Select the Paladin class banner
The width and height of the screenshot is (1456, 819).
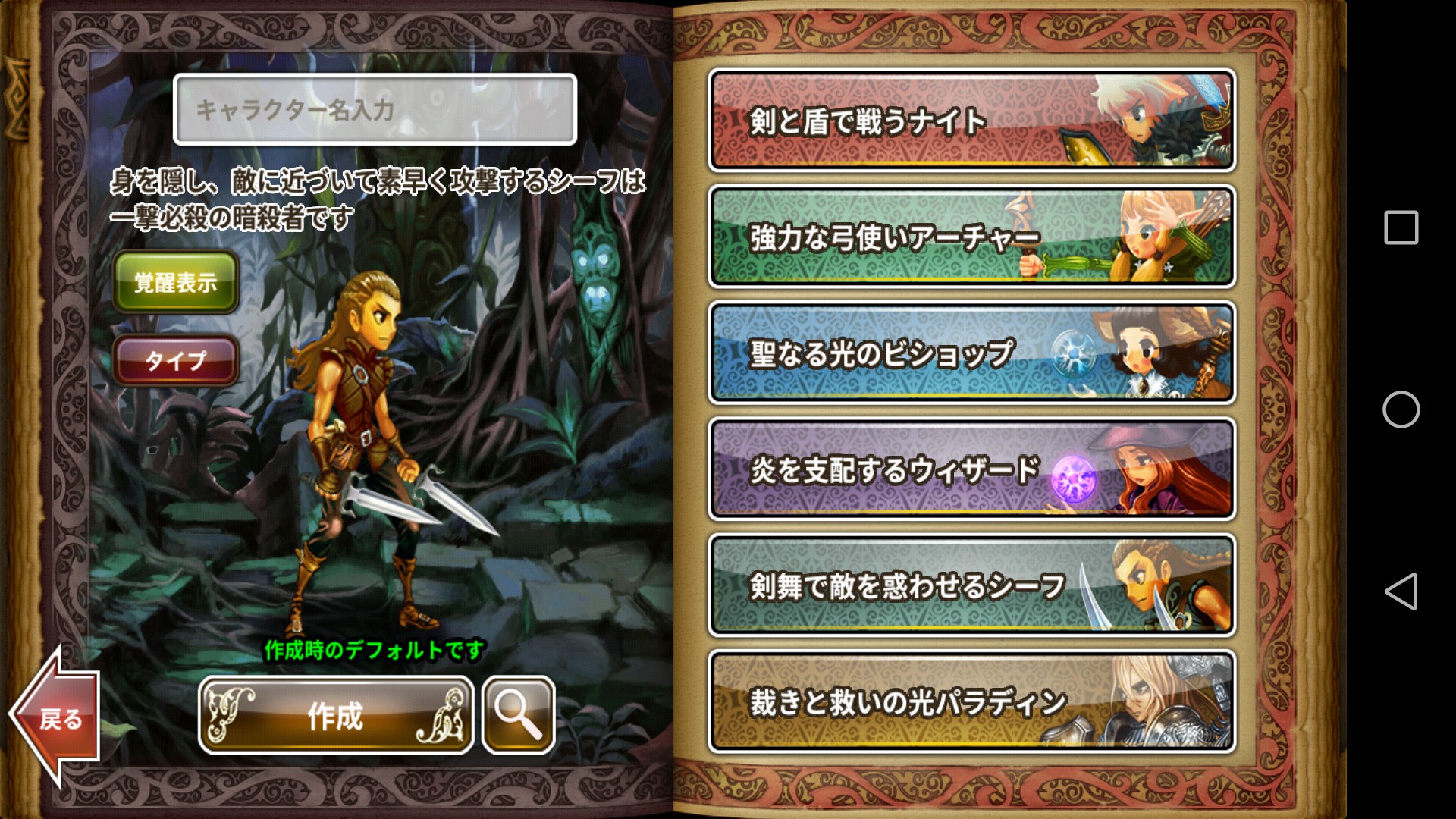pos(971,701)
